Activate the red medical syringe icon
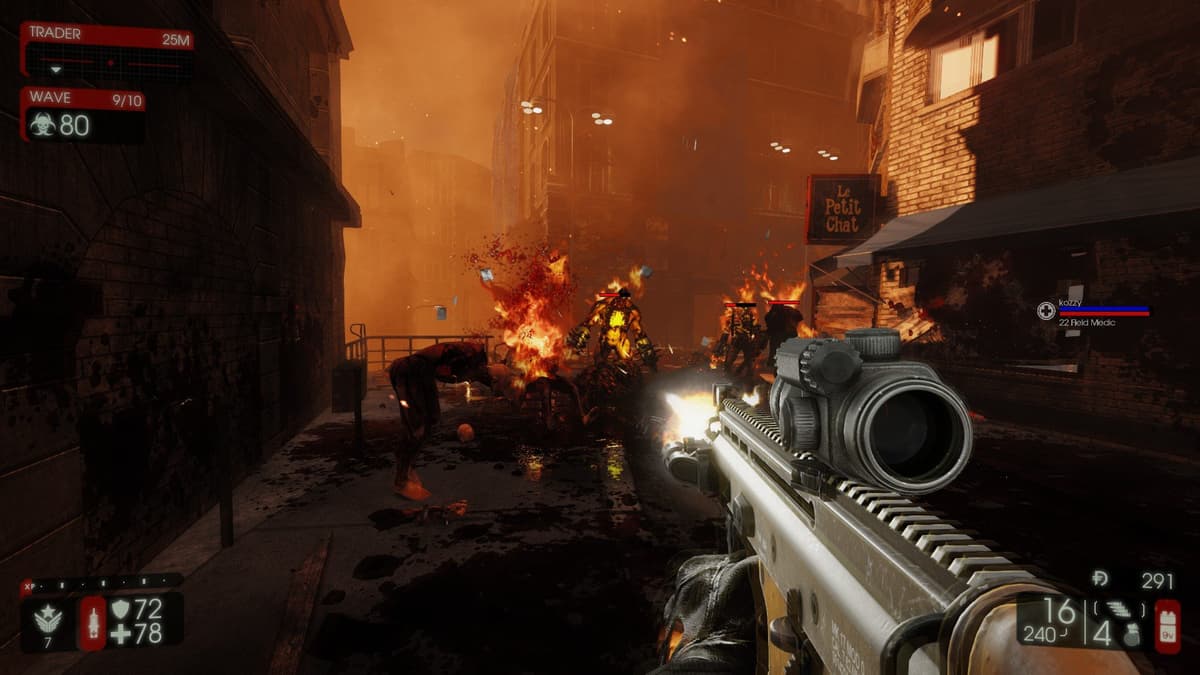Screen dimensions: 1200x675 click(x=92, y=620)
